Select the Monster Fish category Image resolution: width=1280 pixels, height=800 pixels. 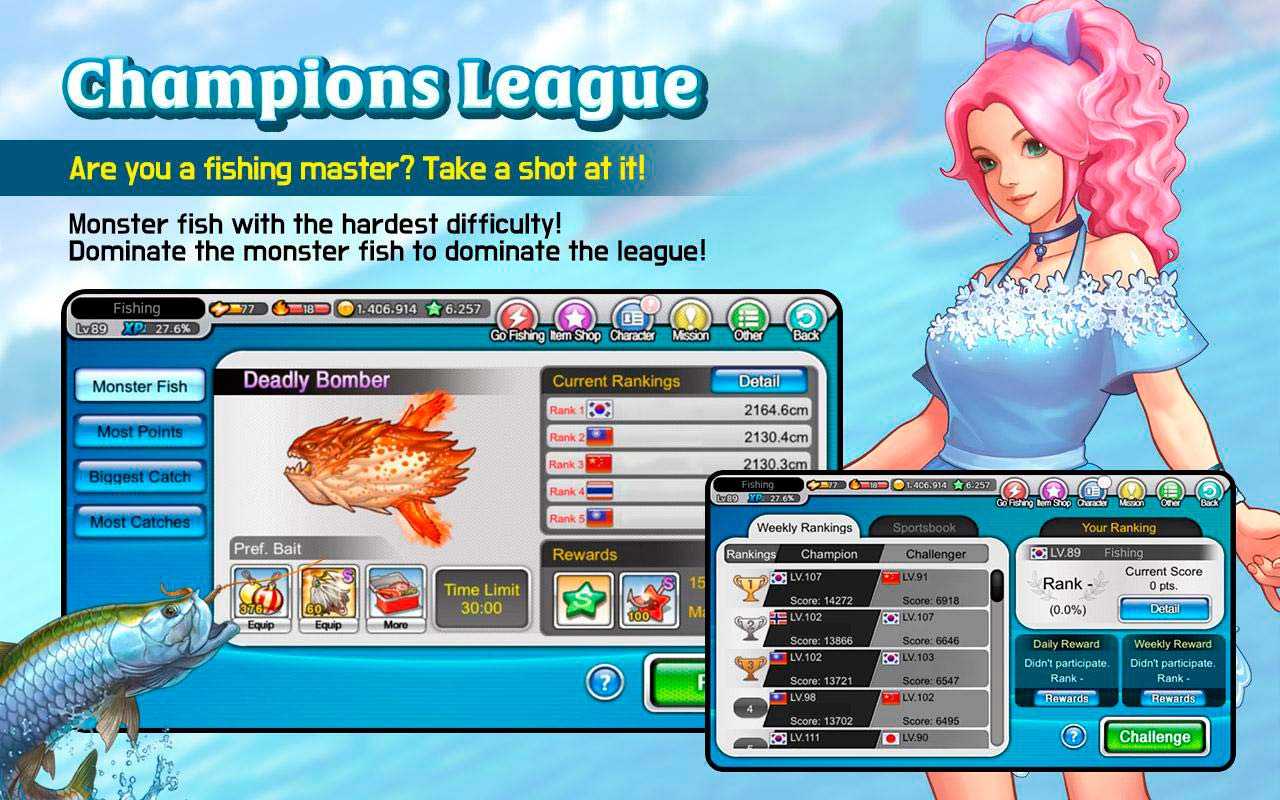click(x=139, y=387)
